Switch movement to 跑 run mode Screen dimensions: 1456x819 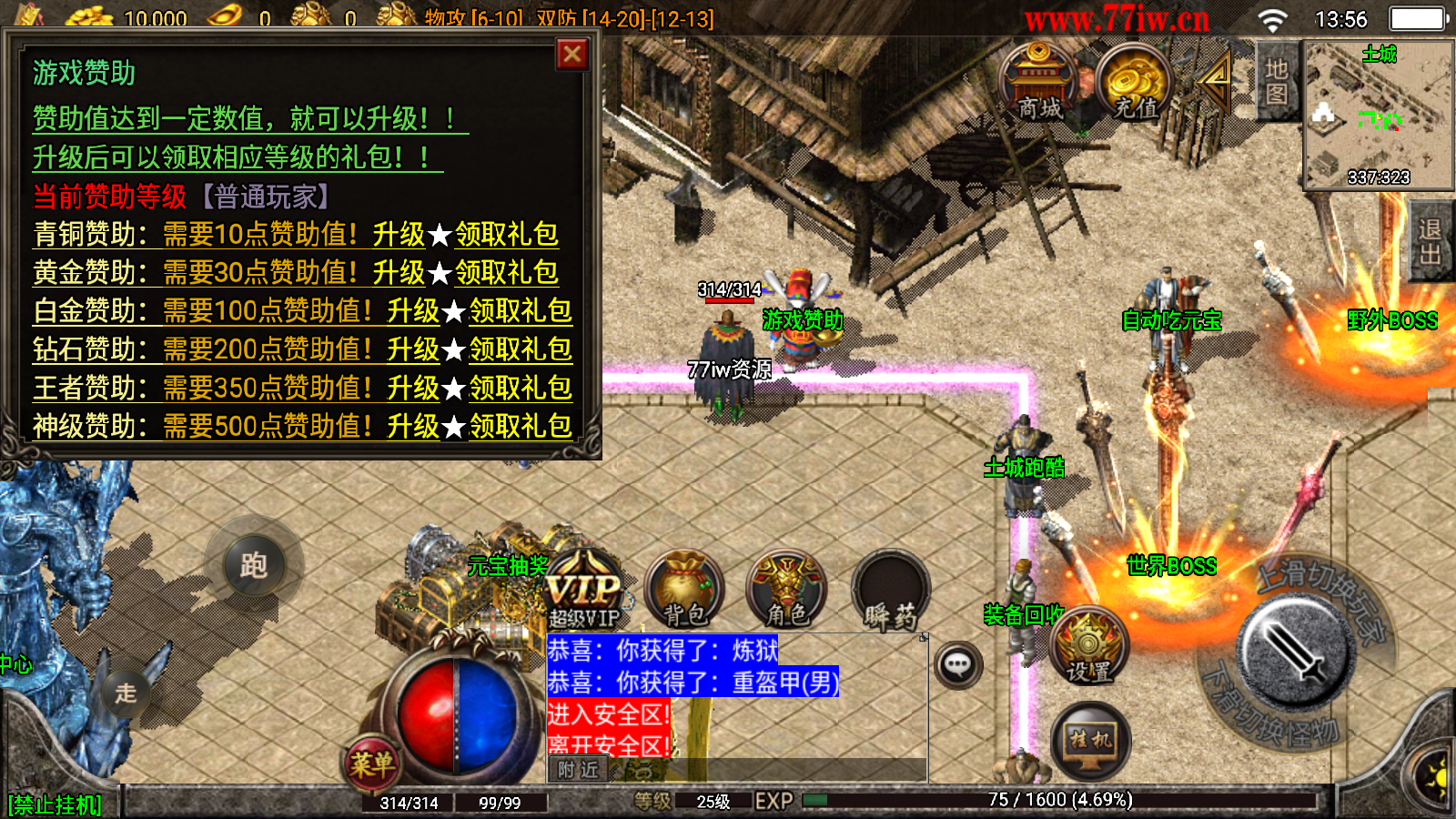click(254, 565)
